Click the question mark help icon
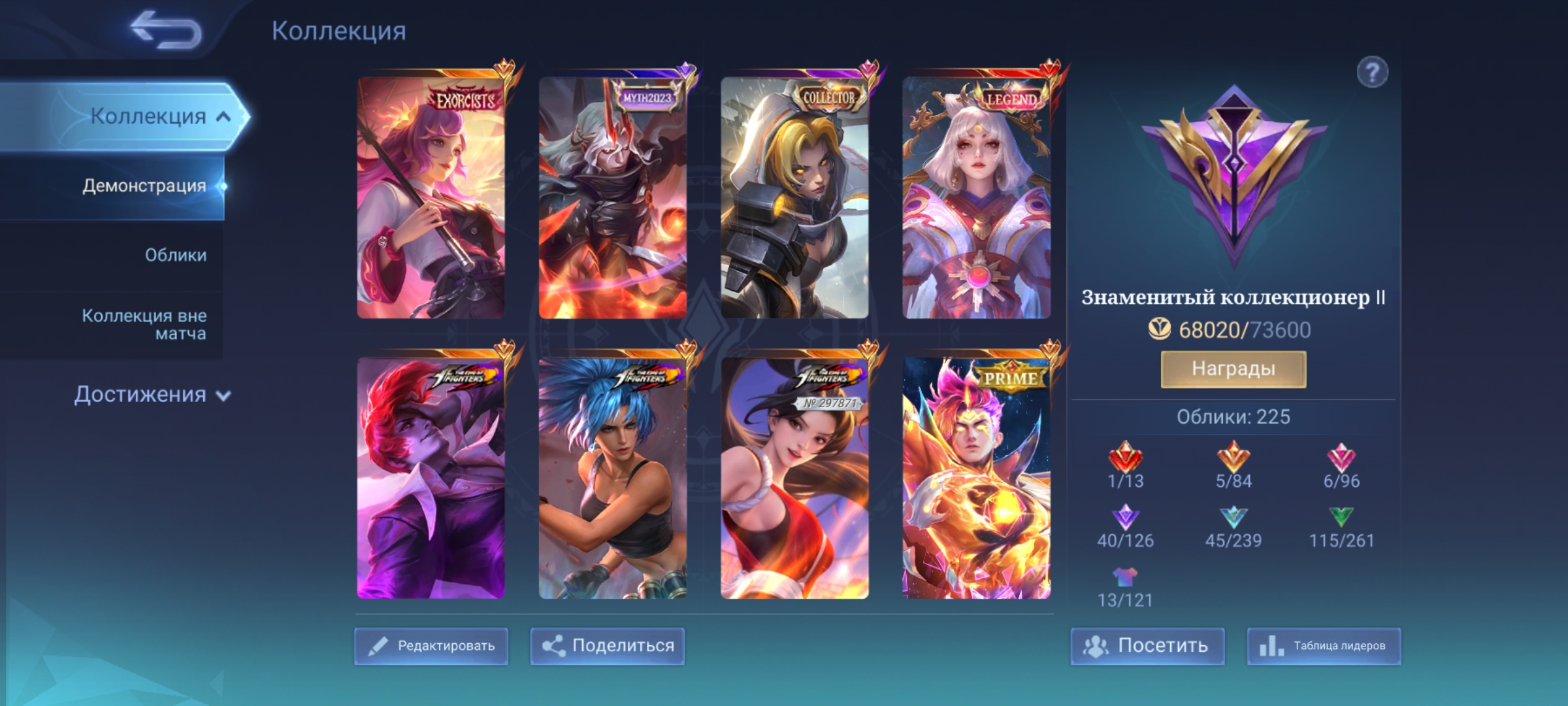The height and width of the screenshot is (706, 1568). (1372, 72)
